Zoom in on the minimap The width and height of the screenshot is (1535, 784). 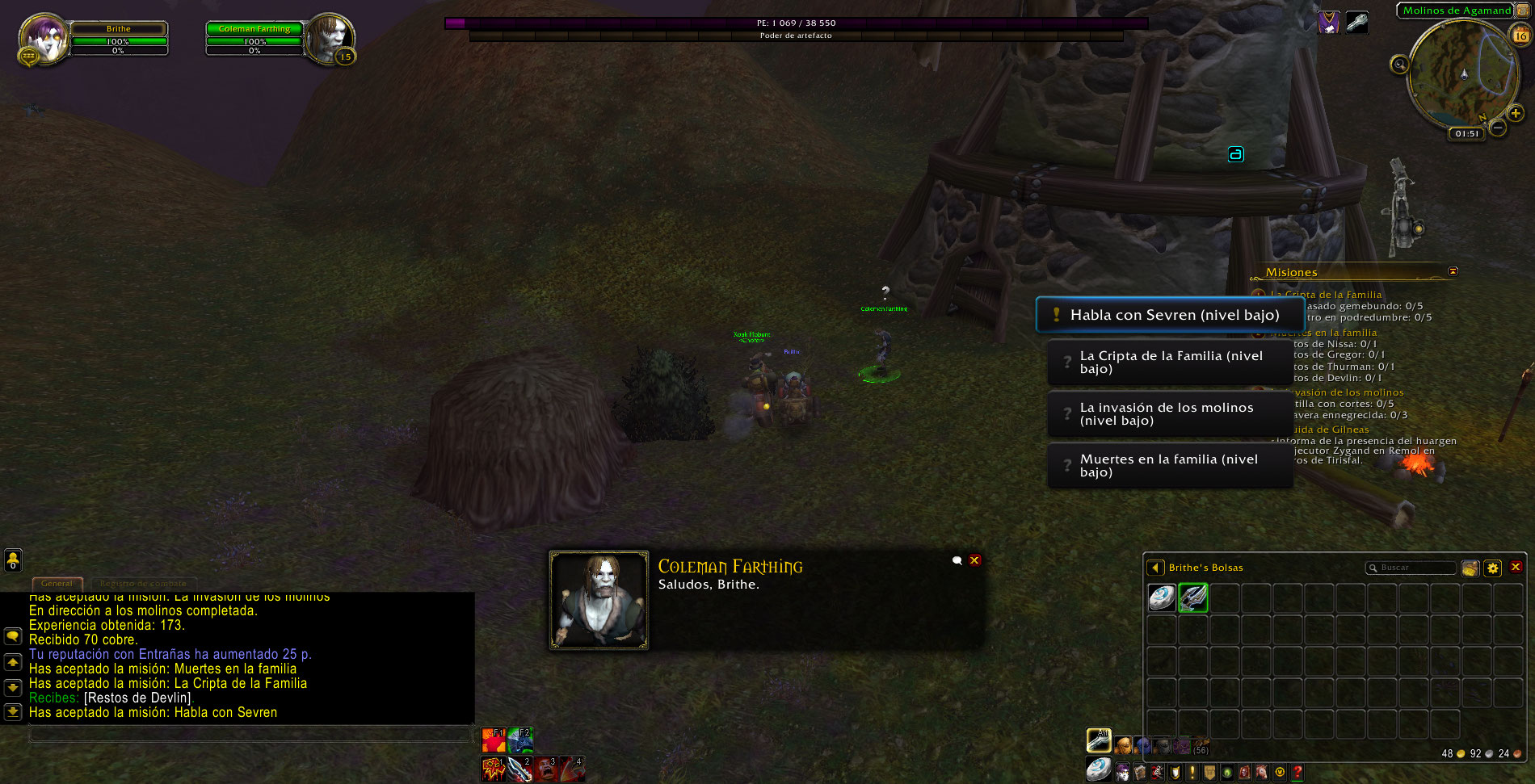tap(1516, 114)
